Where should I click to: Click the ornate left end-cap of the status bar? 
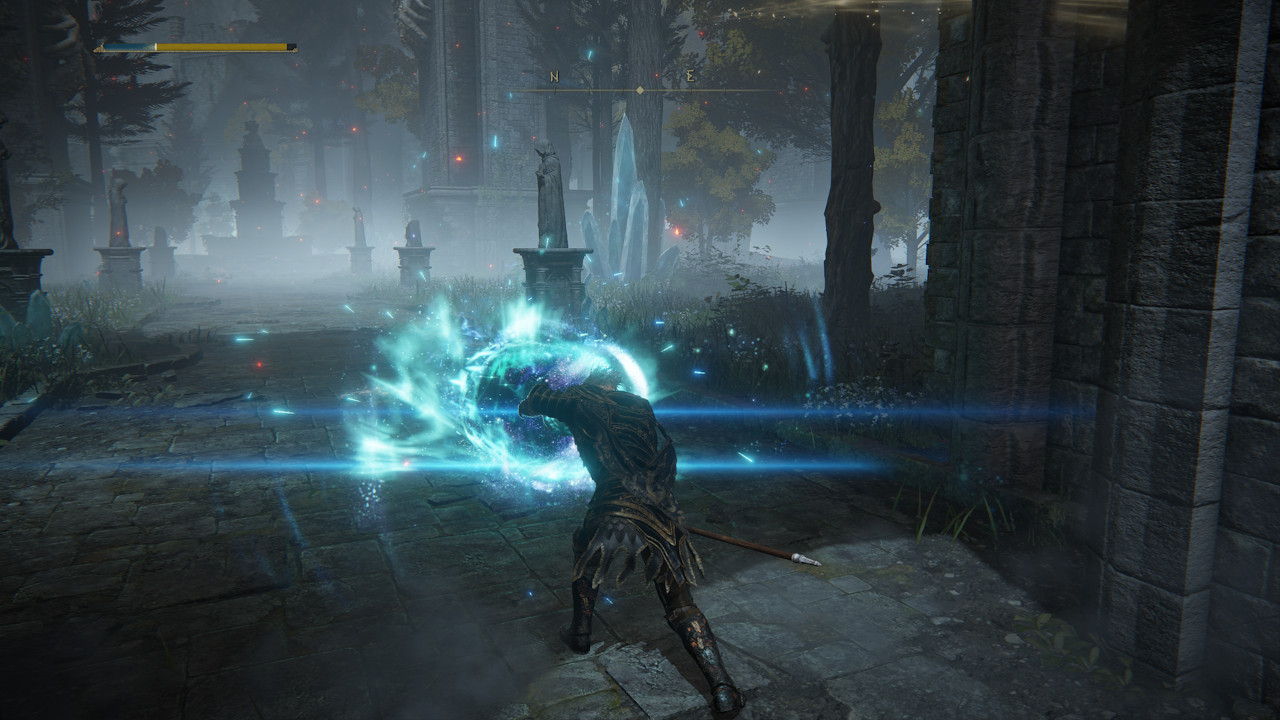99,48
